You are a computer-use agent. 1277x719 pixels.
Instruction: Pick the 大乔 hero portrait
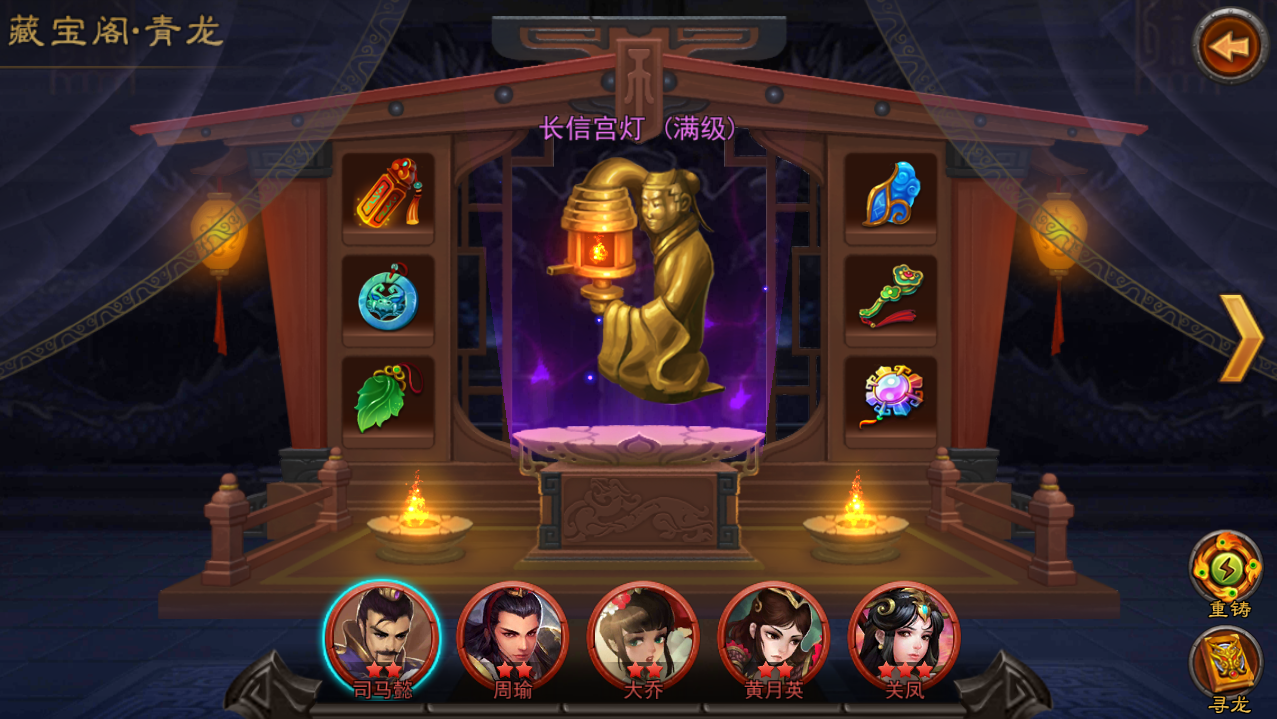pos(642,637)
